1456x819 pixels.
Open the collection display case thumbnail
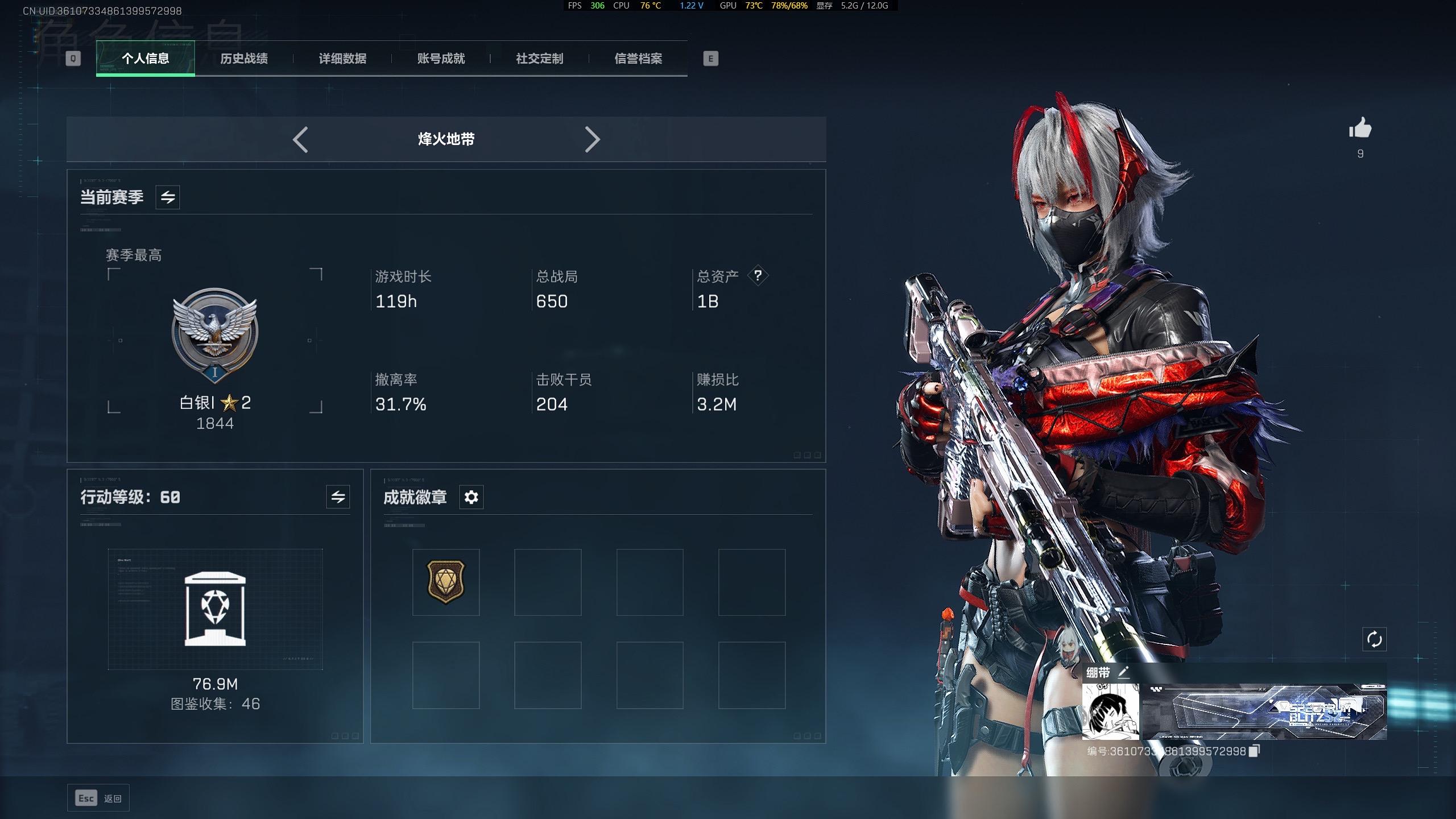click(x=215, y=609)
